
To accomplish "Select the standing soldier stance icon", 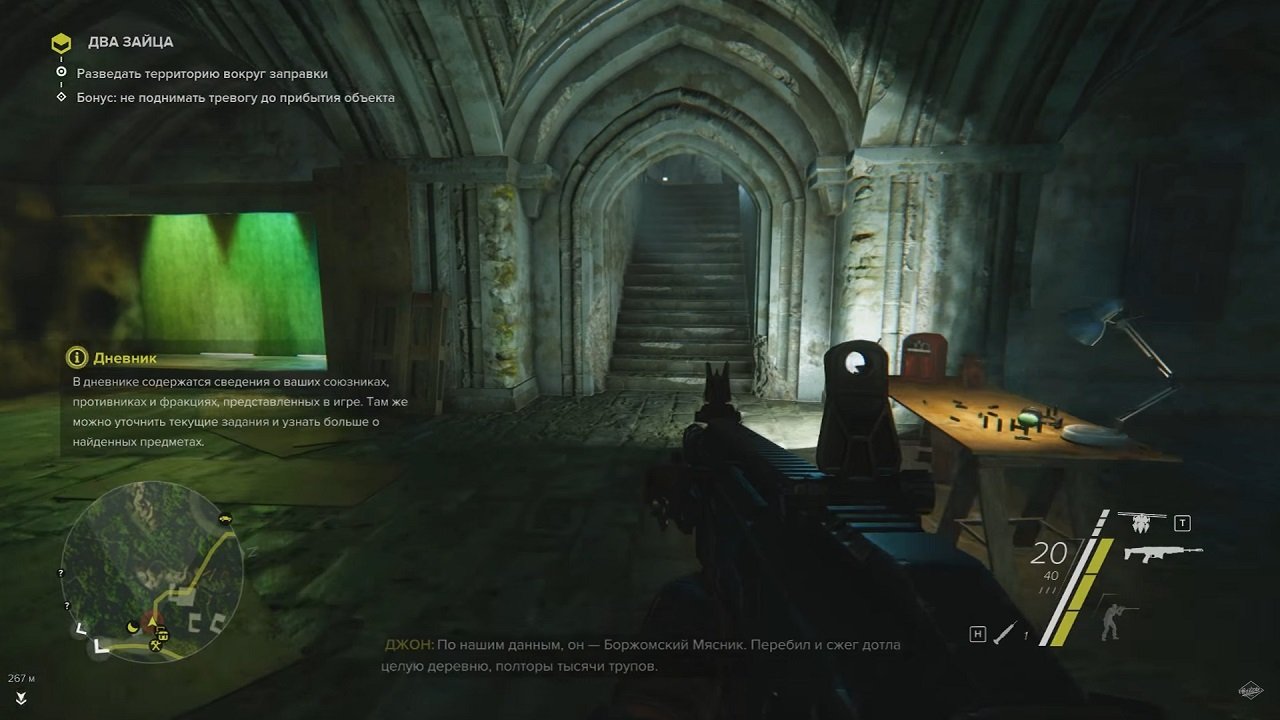I will pyautogui.click(x=1112, y=622).
